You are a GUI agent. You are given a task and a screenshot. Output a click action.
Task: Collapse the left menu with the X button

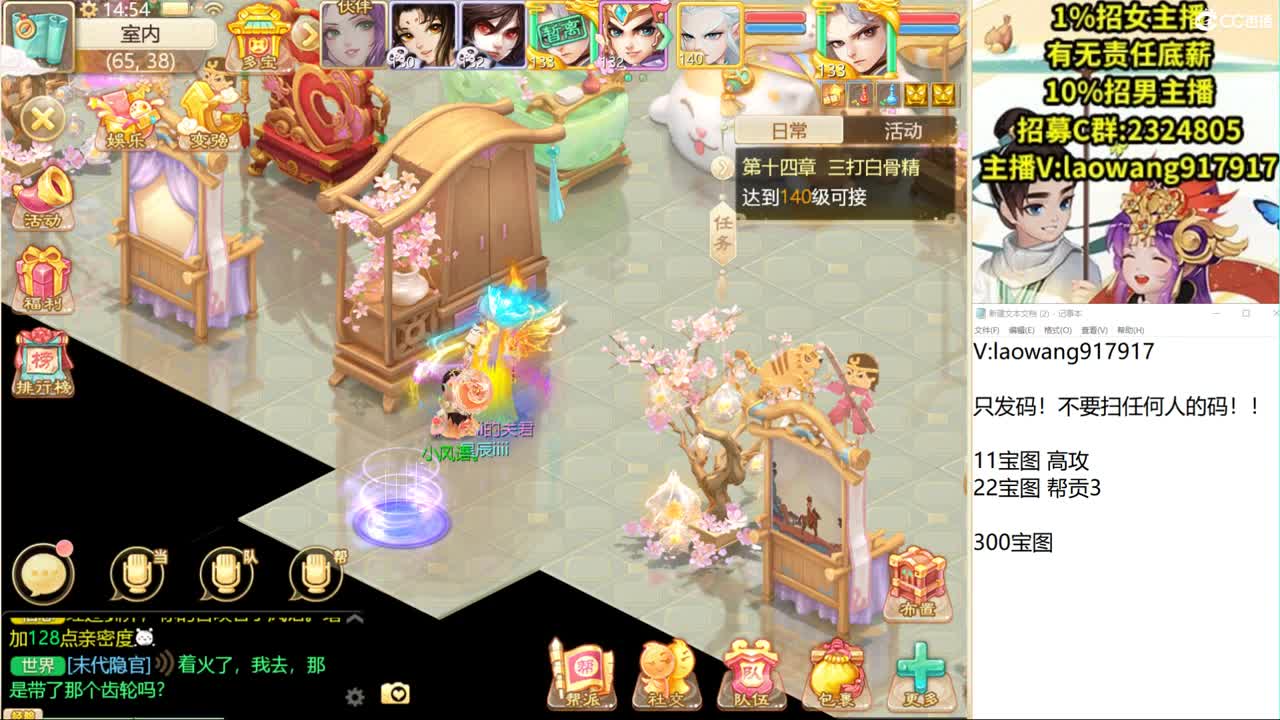pyautogui.click(x=42, y=117)
